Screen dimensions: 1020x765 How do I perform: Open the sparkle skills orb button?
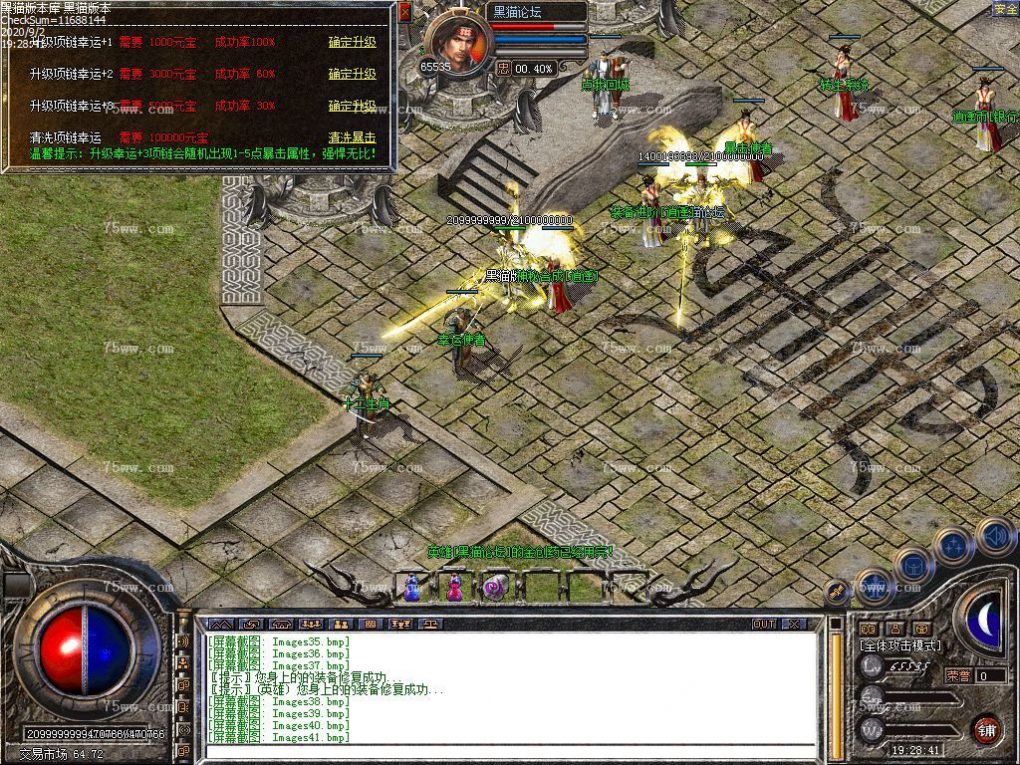click(x=953, y=546)
